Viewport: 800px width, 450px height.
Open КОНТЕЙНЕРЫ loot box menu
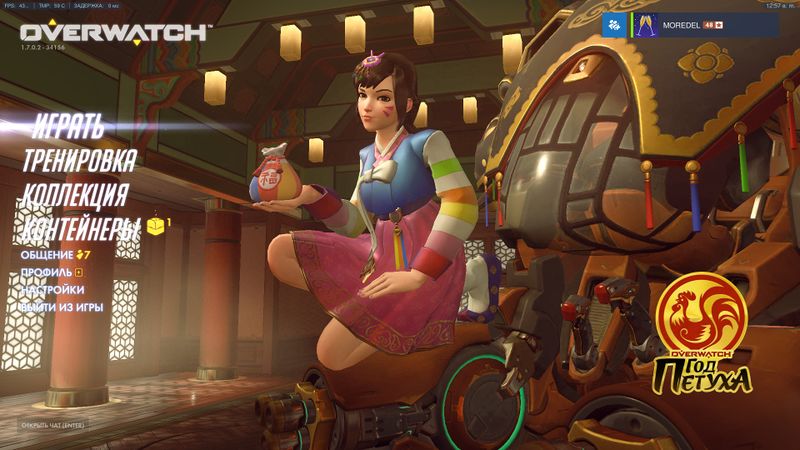click(x=82, y=227)
